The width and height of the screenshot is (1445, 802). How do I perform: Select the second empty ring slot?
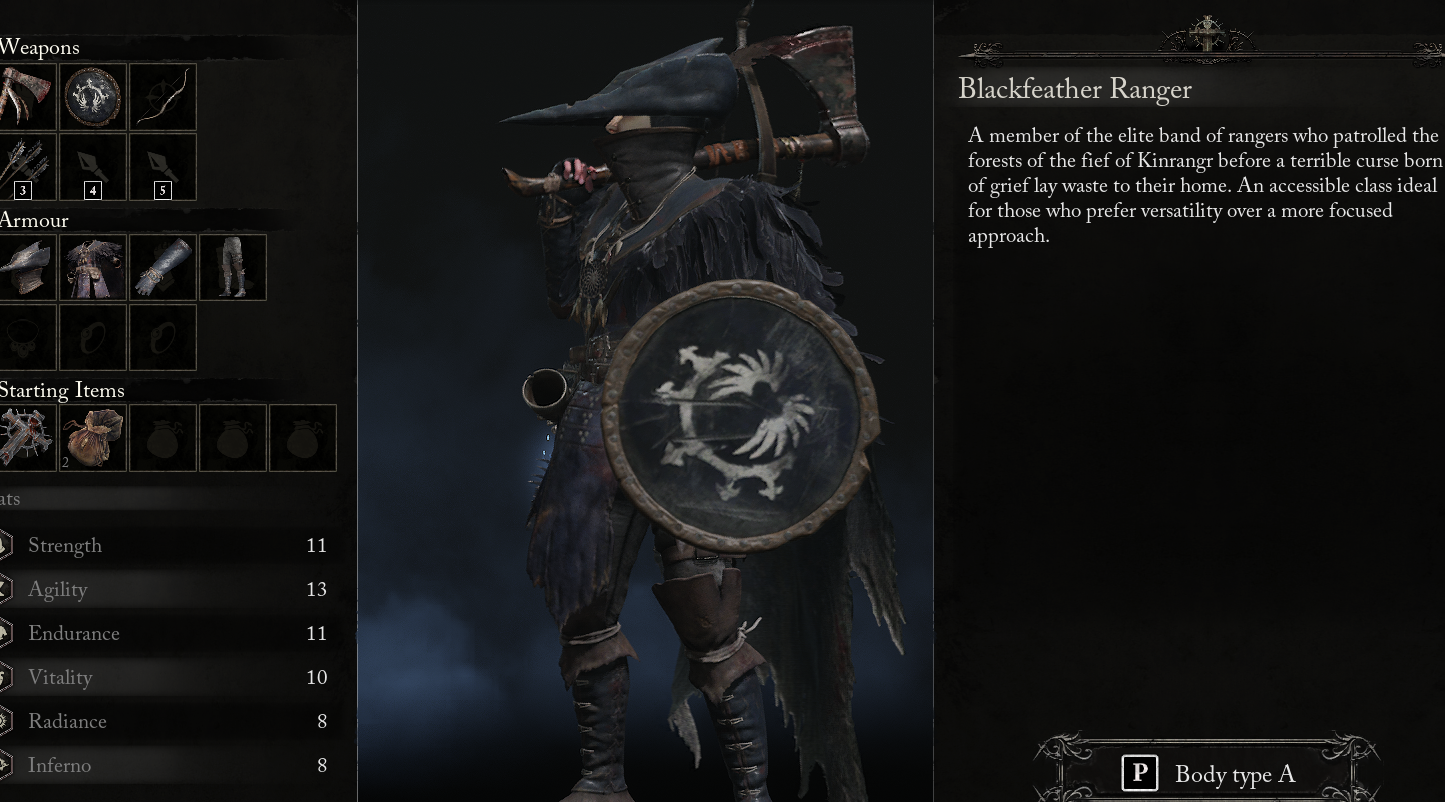[x=162, y=337]
